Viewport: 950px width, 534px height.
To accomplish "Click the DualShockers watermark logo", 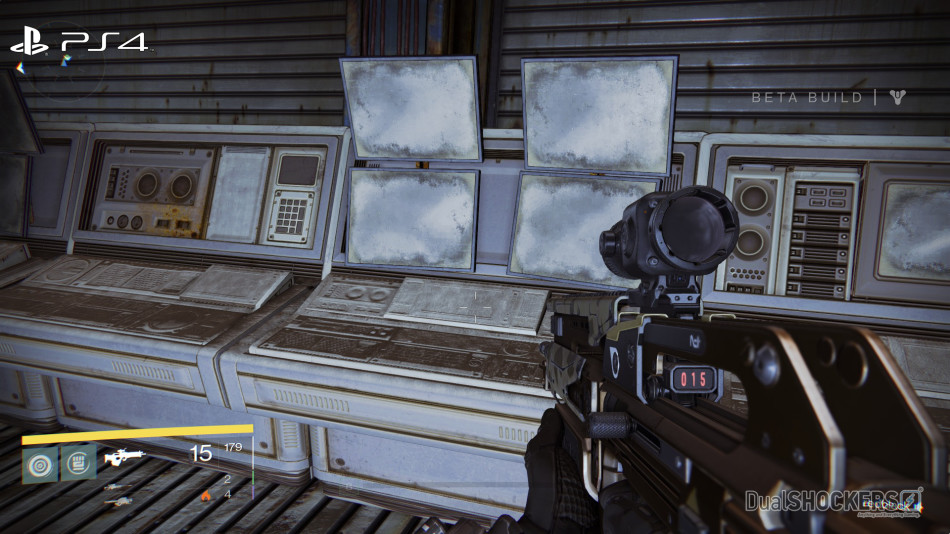I will pos(834,499).
